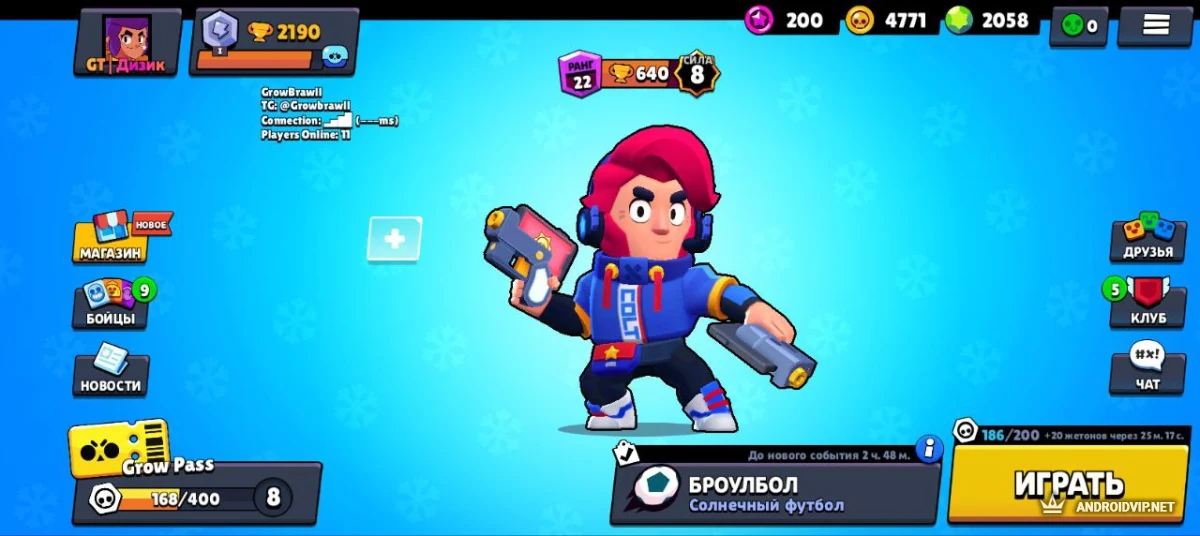Open the Бойцы brawlers list
1200x536 pixels.
point(112,304)
